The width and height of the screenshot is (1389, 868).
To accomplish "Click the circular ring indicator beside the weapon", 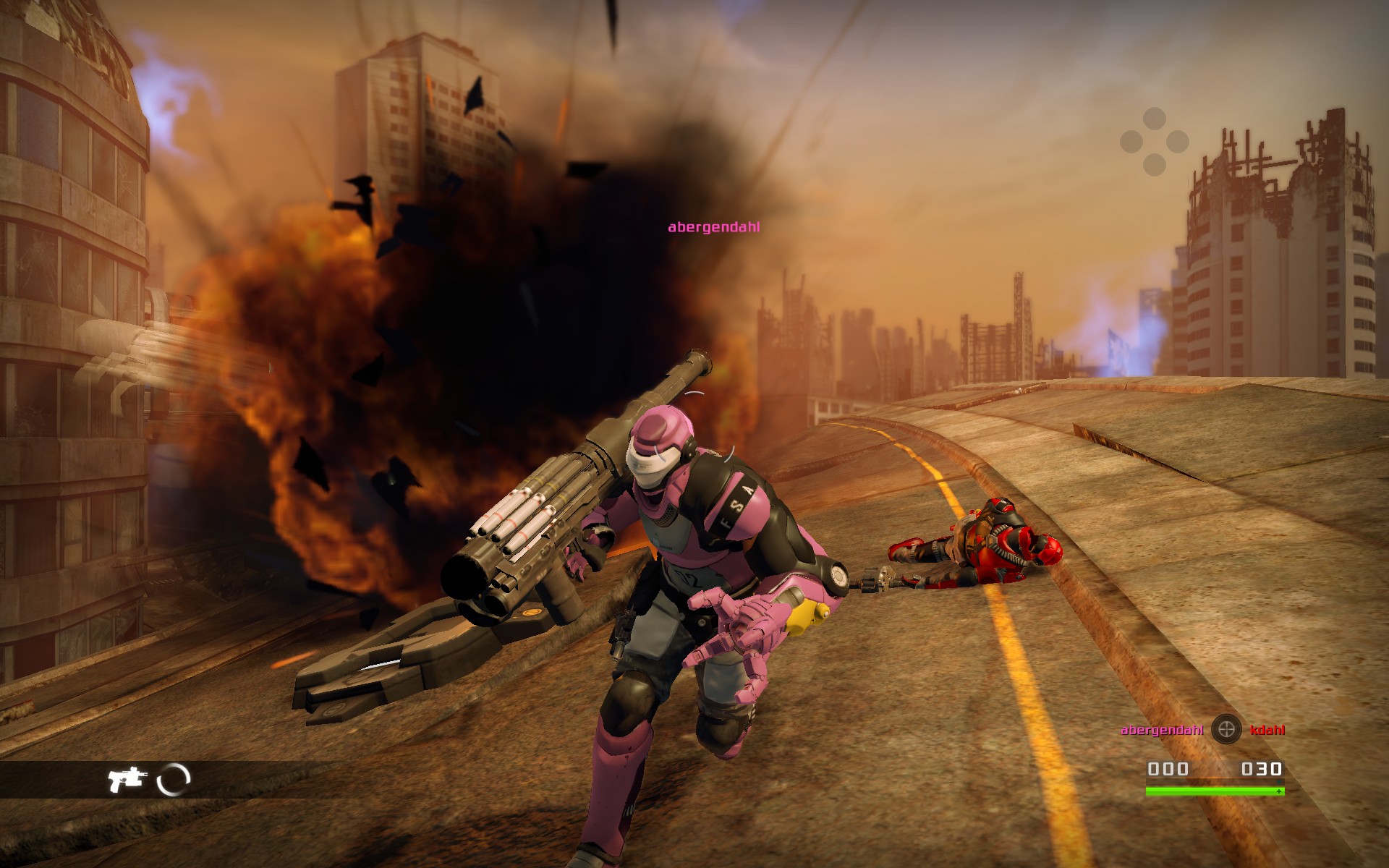I will 174,780.
